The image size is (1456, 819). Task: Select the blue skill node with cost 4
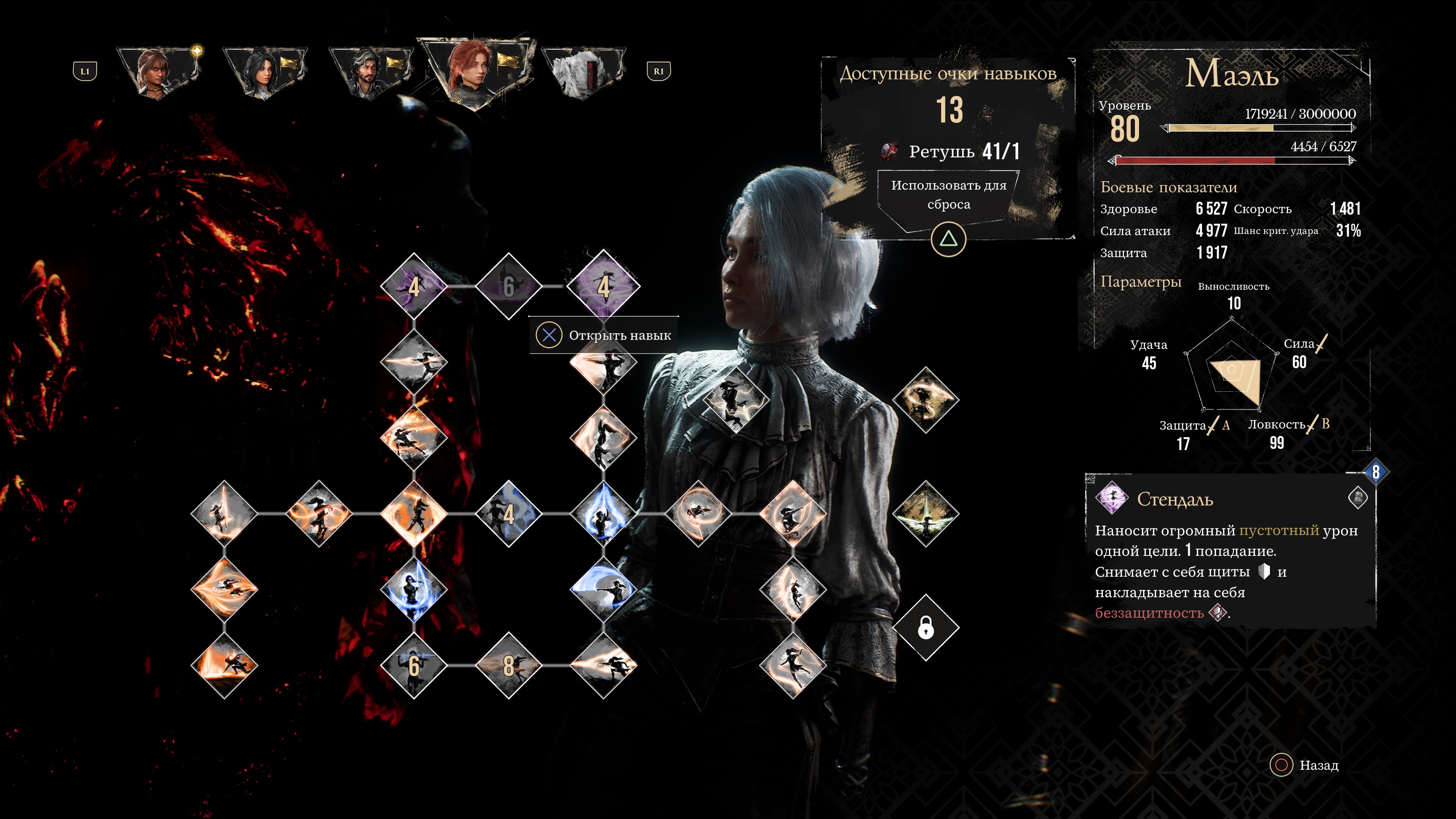click(508, 514)
